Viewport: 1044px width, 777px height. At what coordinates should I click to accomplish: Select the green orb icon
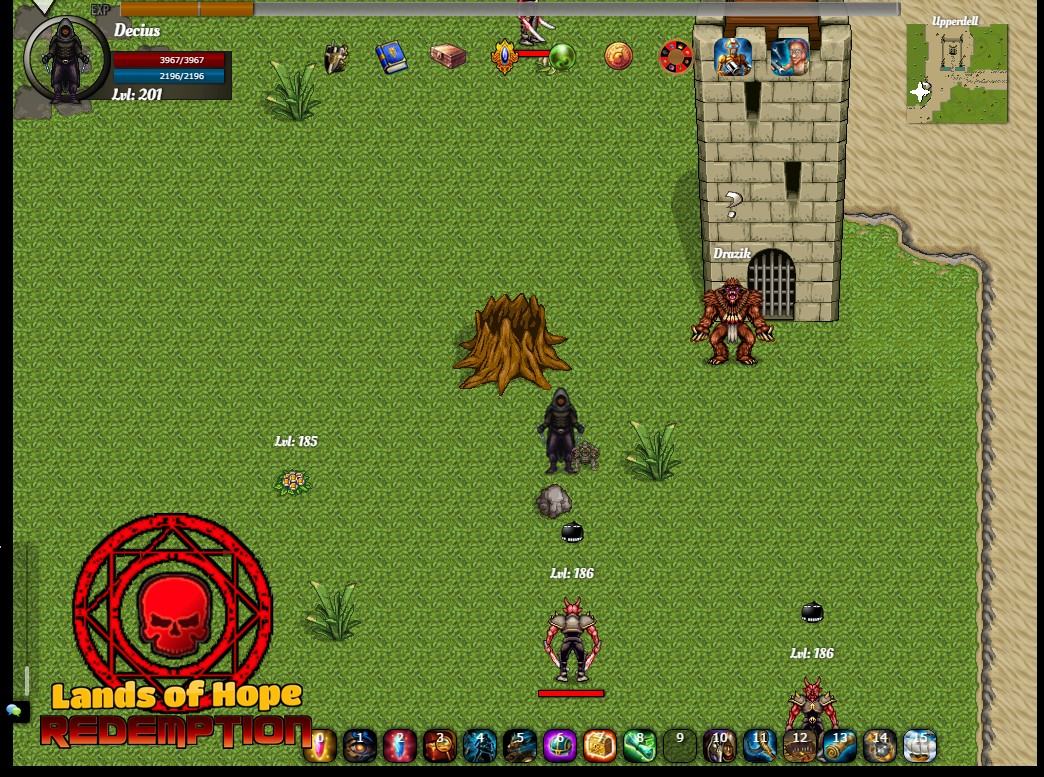pyautogui.click(x=562, y=57)
